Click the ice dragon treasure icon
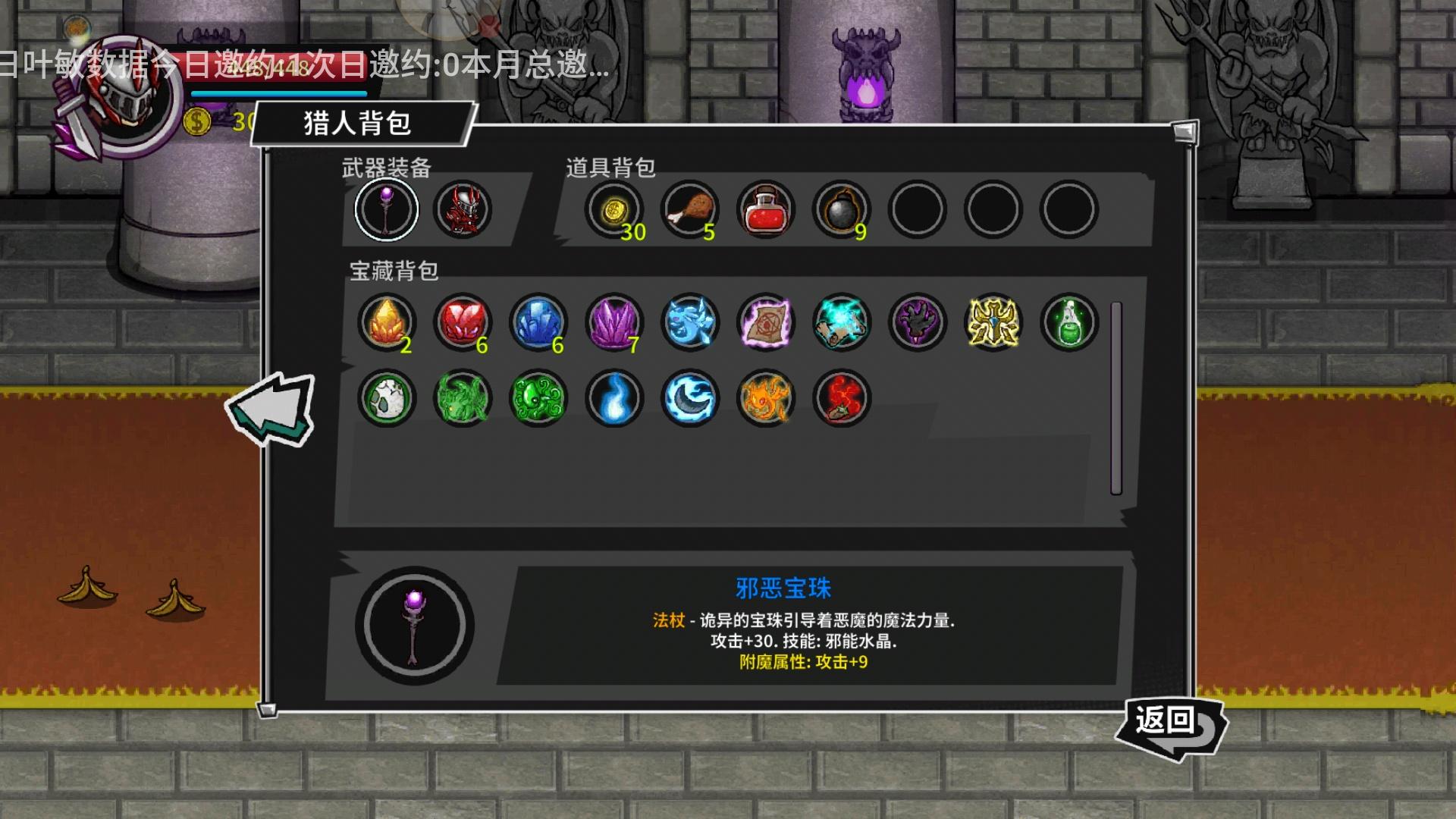 (x=689, y=322)
